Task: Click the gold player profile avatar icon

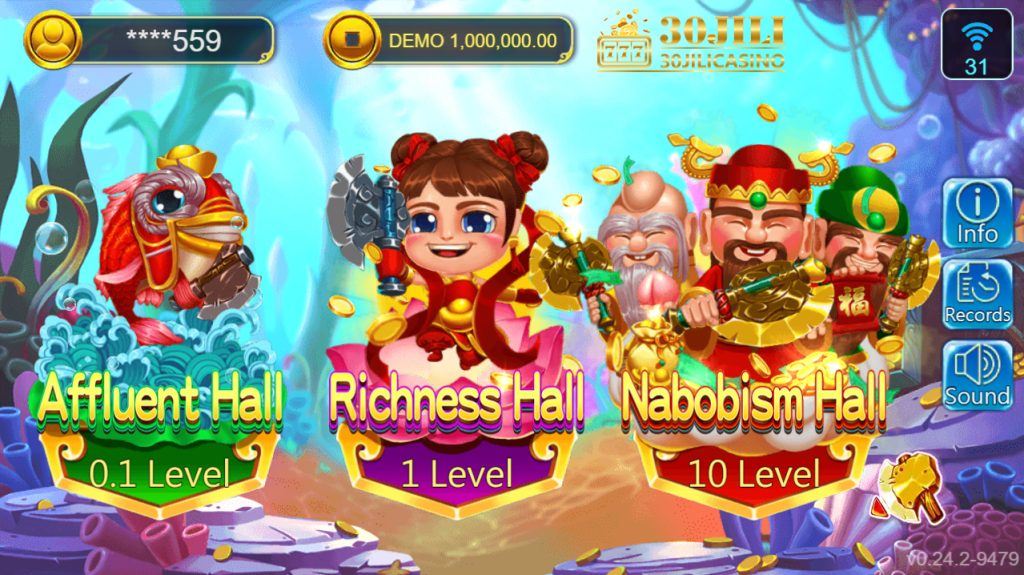Action: point(52,39)
